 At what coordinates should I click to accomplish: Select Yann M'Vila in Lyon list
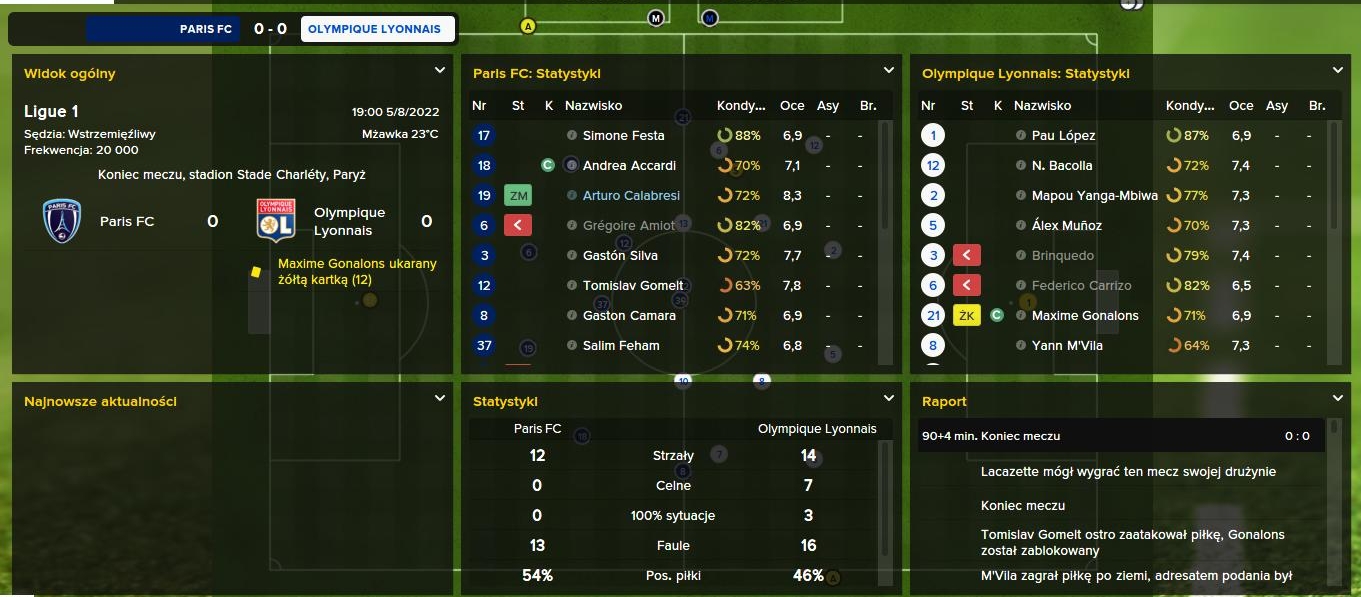click(1070, 345)
